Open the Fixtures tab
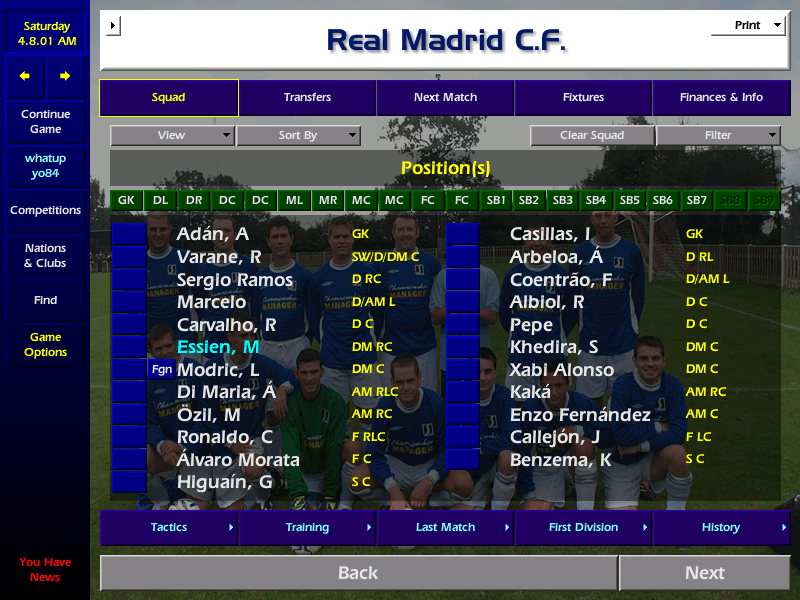 coord(583,98)
